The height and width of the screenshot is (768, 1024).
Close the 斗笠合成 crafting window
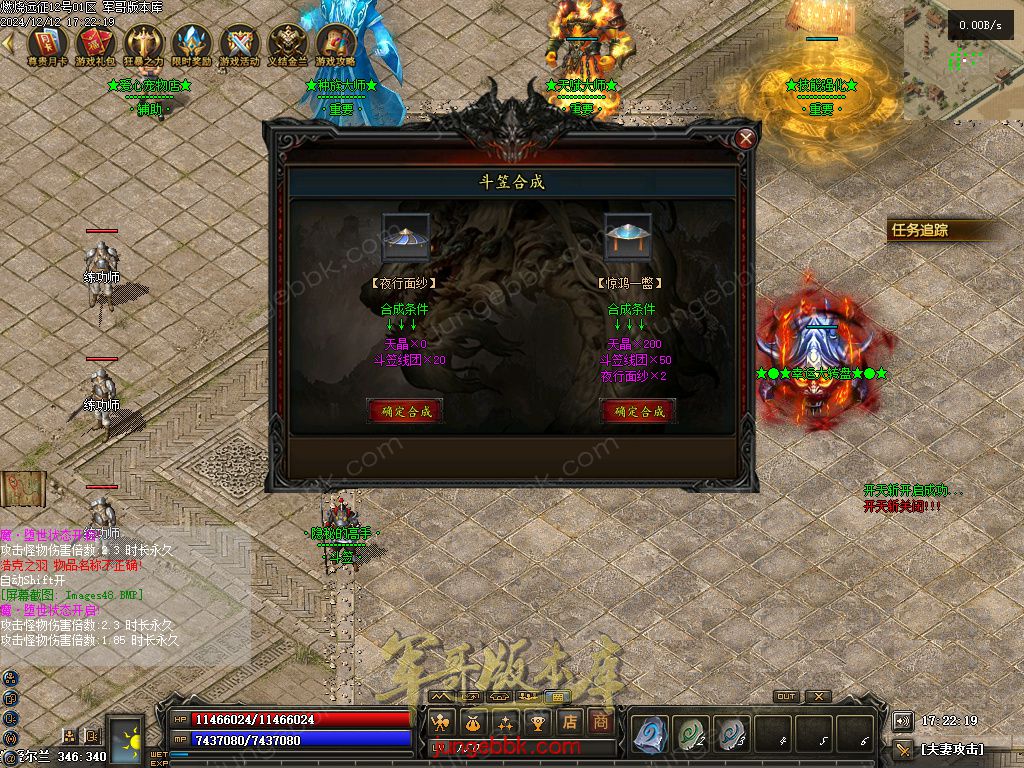click(745, 139)
